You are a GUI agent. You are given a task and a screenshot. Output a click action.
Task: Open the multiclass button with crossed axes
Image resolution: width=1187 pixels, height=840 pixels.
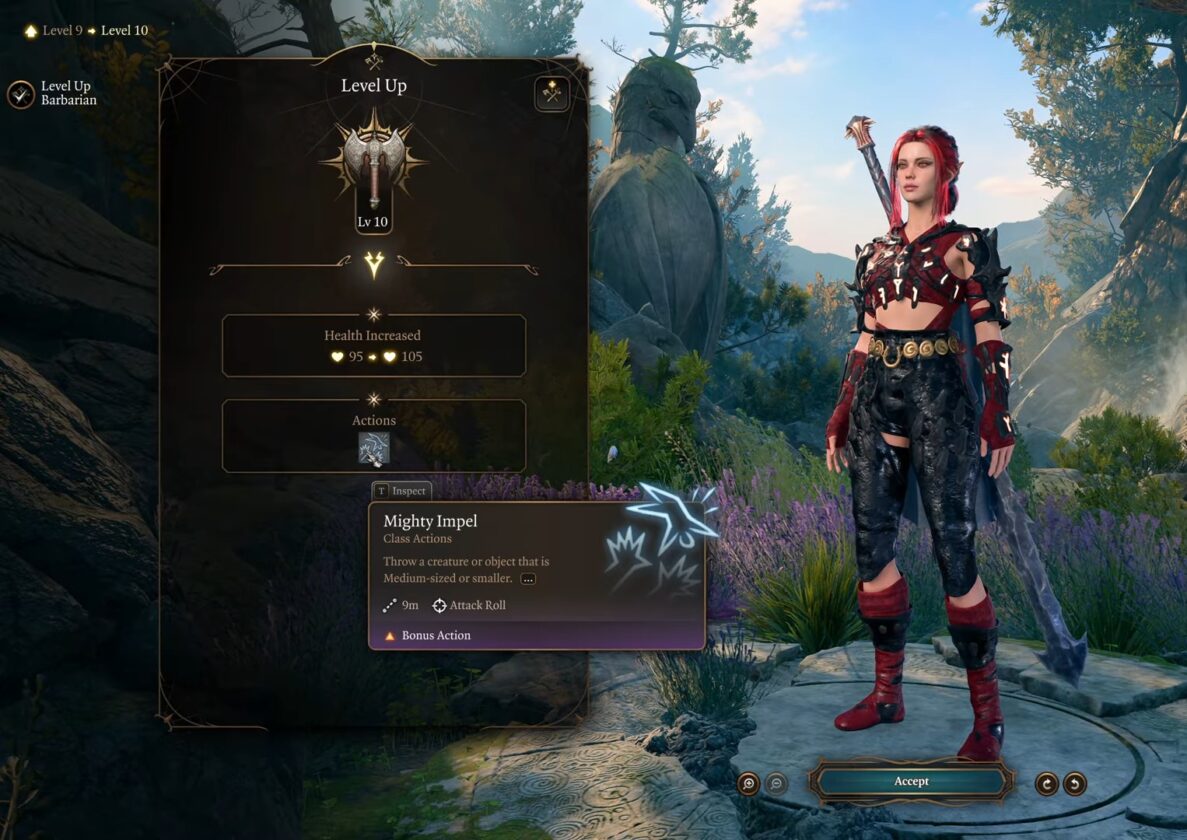tap(551, 93)
